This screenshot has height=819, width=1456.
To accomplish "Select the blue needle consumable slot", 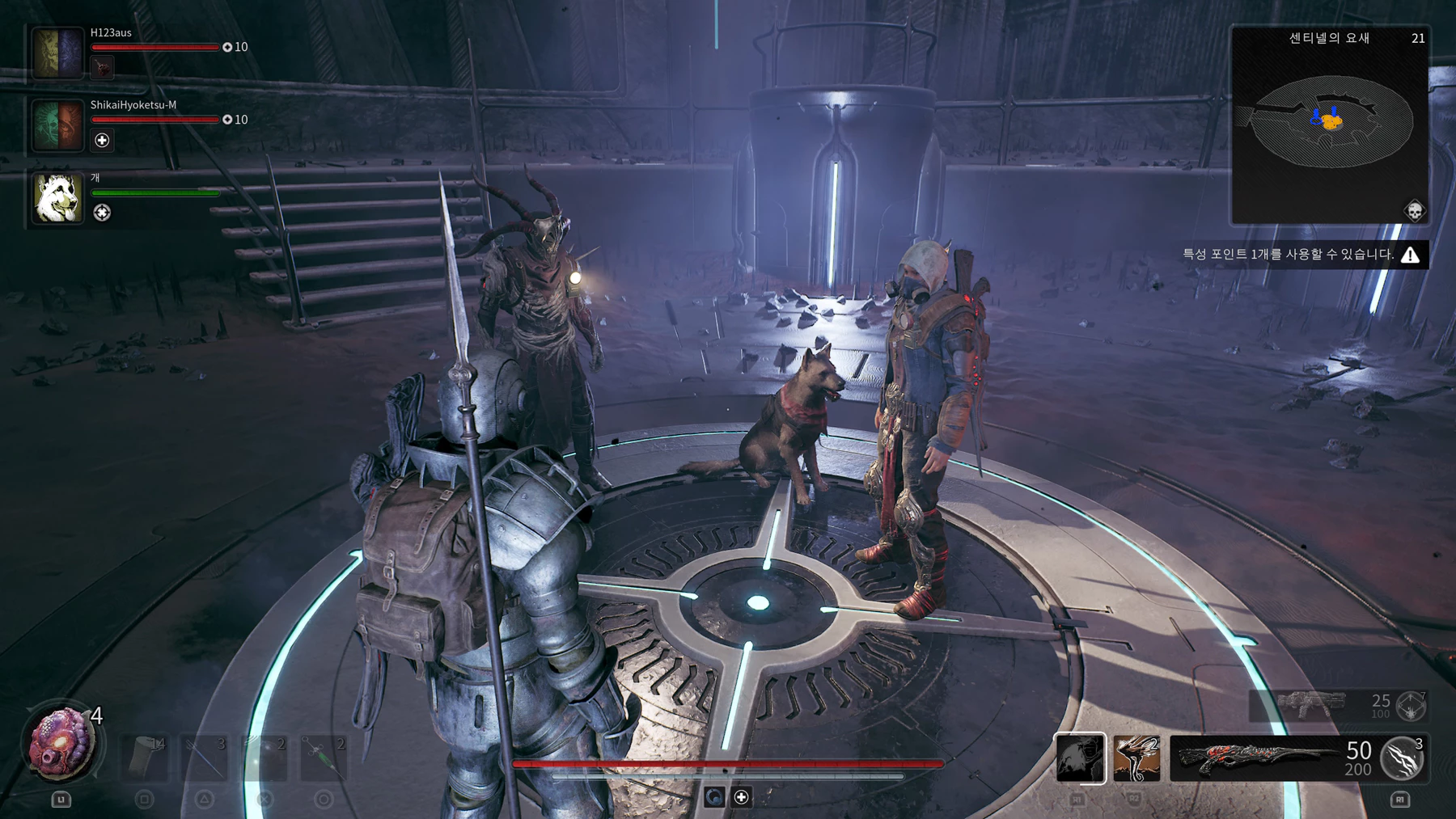I will pyautogui.click(x=205, y=758).
